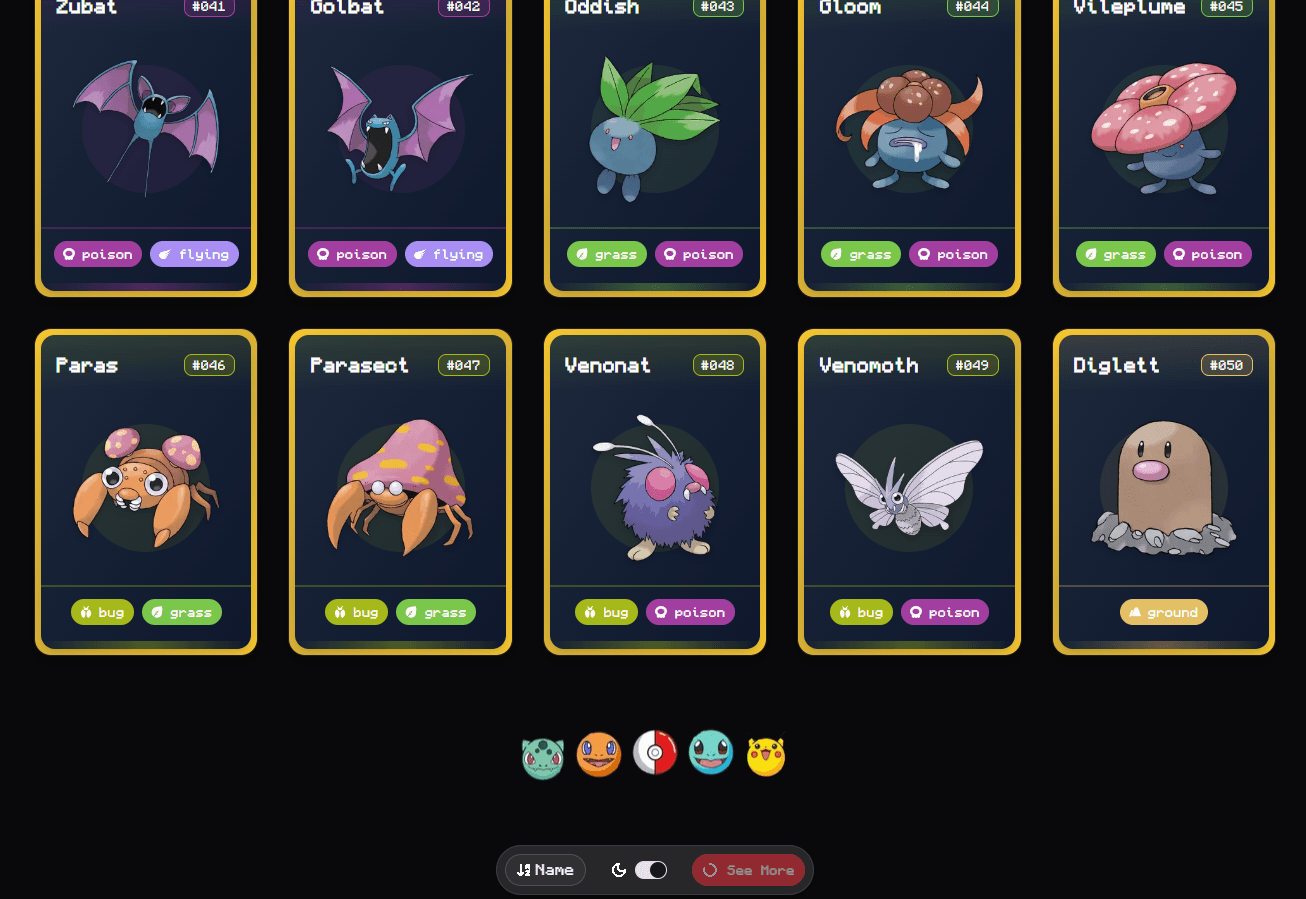Click the poison badge on Venomoth's card
Image resolution: width=1306 pixels, height=899 pixels.
pyautogui.click(x=944, y=612)
